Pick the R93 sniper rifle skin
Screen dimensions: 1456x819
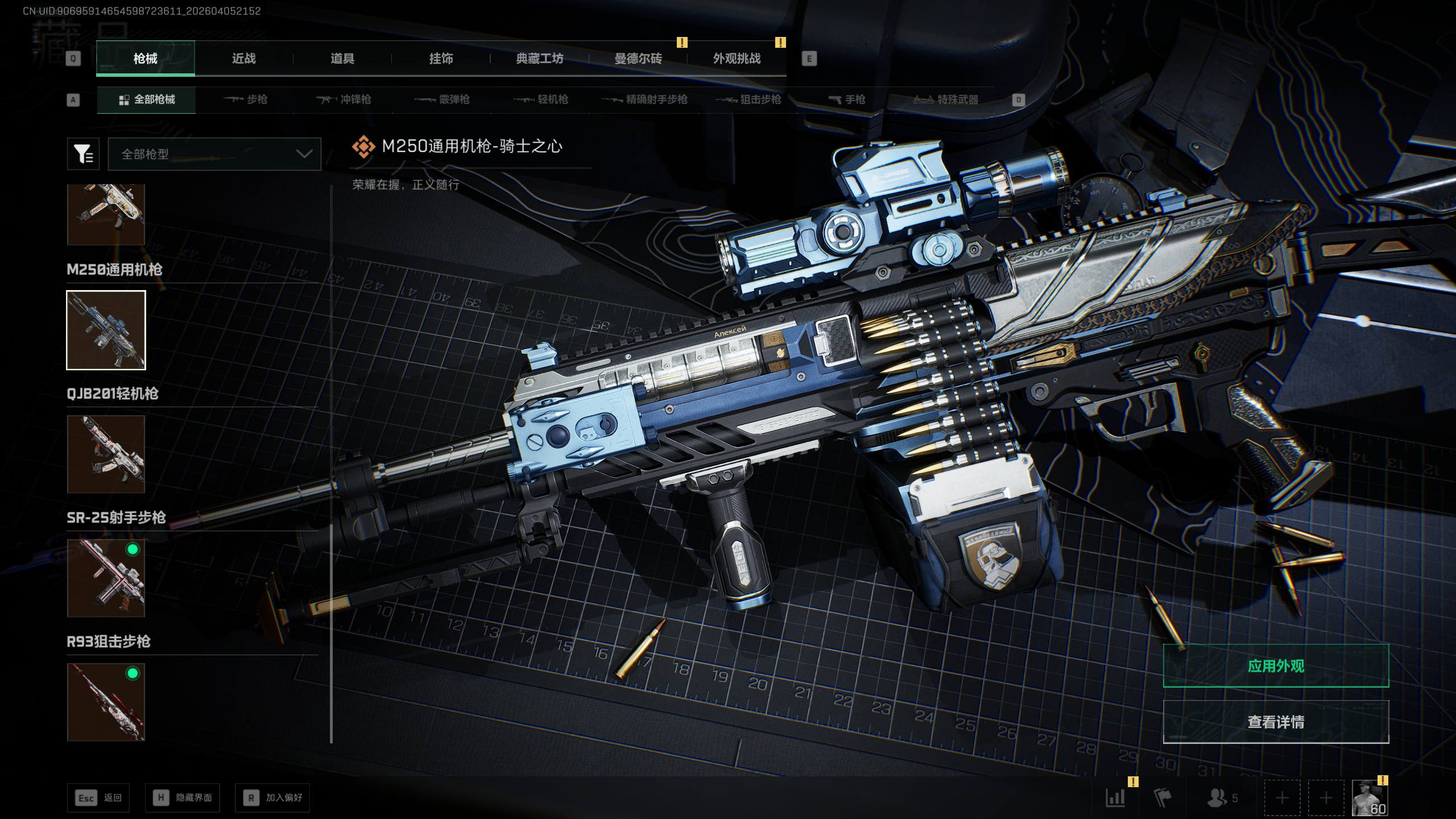tap(106, 702)
